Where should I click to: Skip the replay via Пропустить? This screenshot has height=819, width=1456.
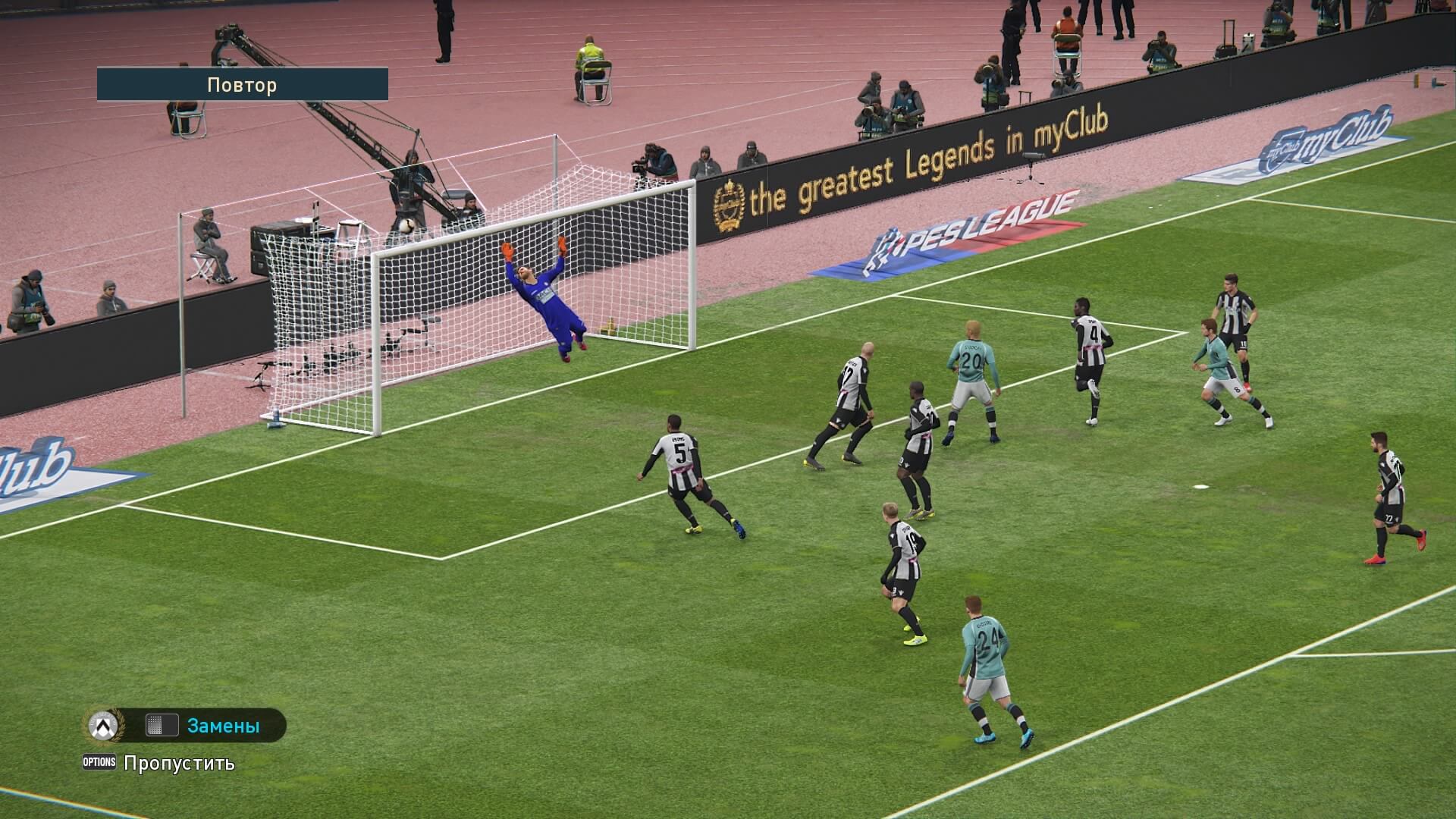(x=179, y=763)
